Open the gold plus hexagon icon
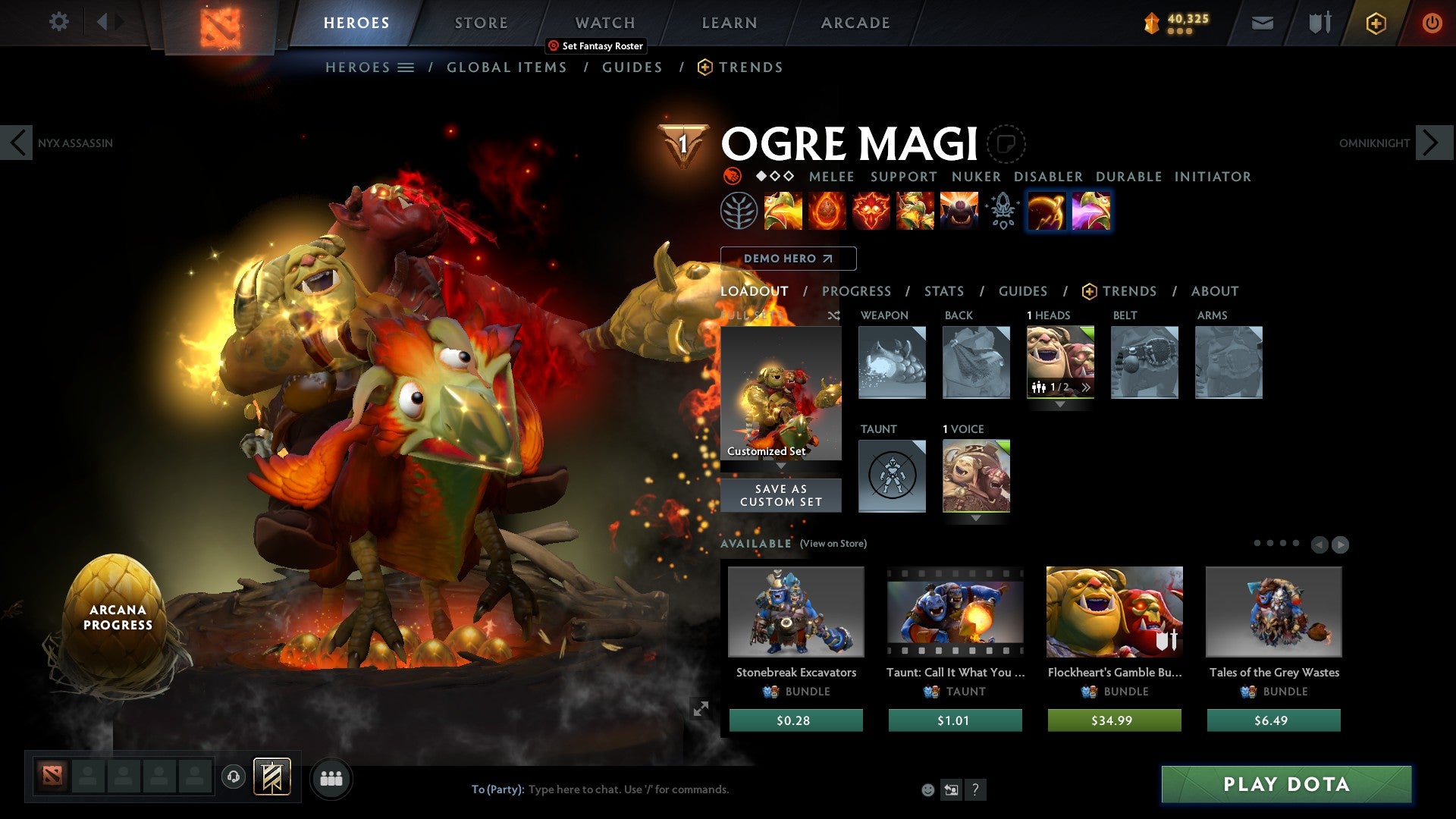This screenshot has width=1456, height=819. coord(1376,23)
